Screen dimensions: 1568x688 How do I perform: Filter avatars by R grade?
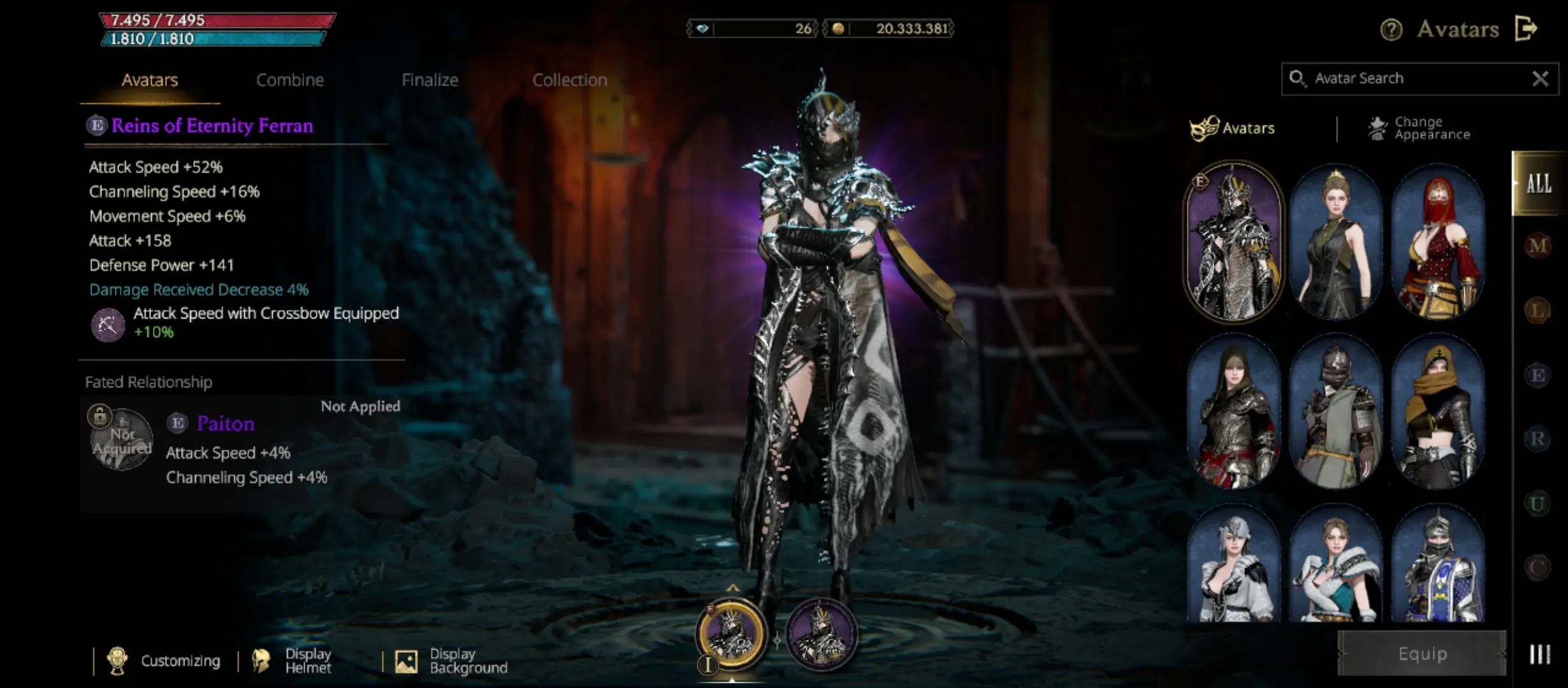coord(1537,439)
